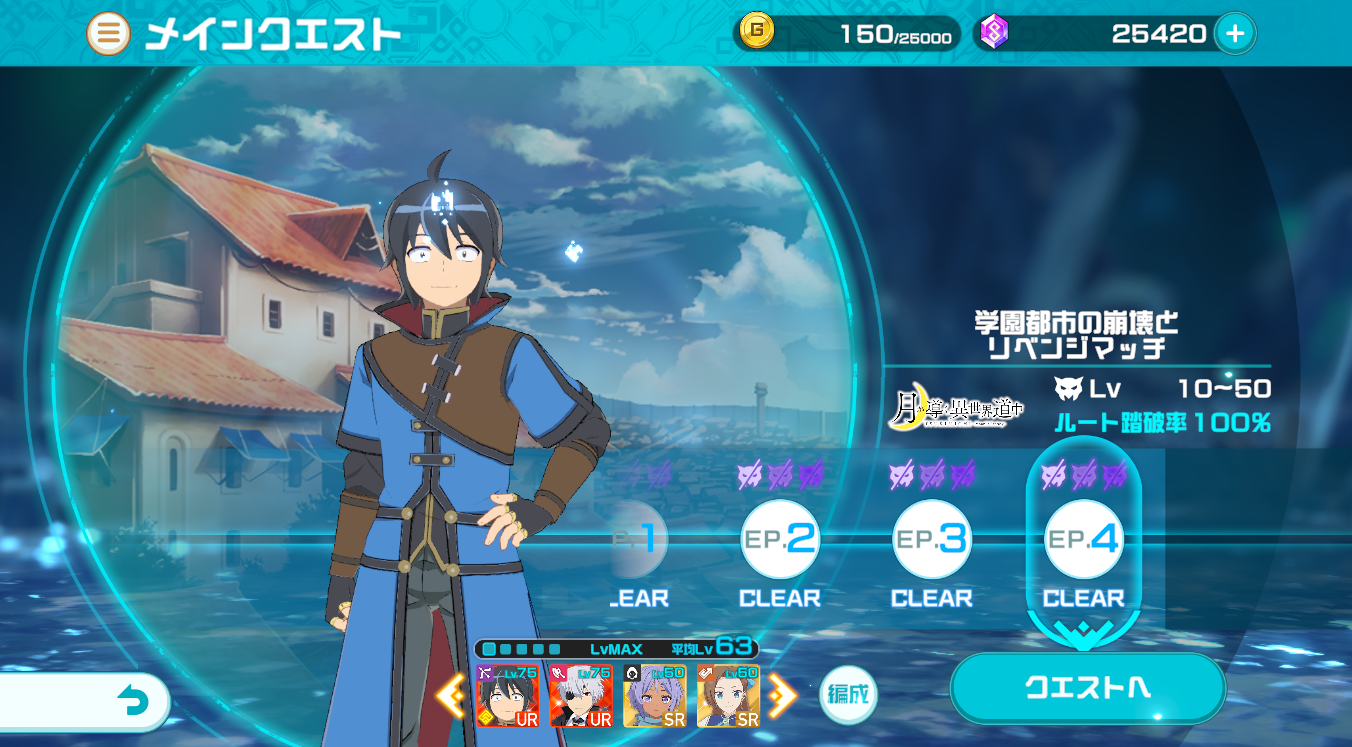Switch to next party with right arrow
The width and height of the screenshot is (1352, 747).
click(x=781, y=696)
